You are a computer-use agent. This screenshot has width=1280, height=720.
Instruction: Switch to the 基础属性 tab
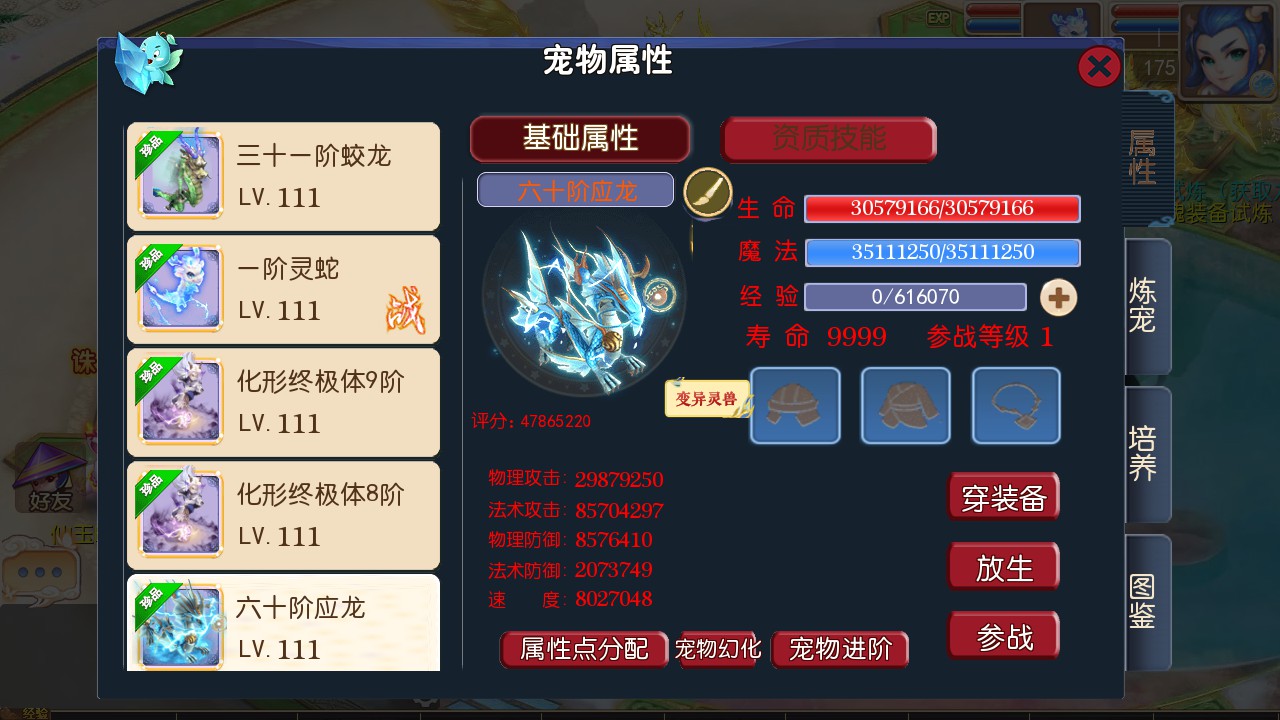tap(580, 139)
